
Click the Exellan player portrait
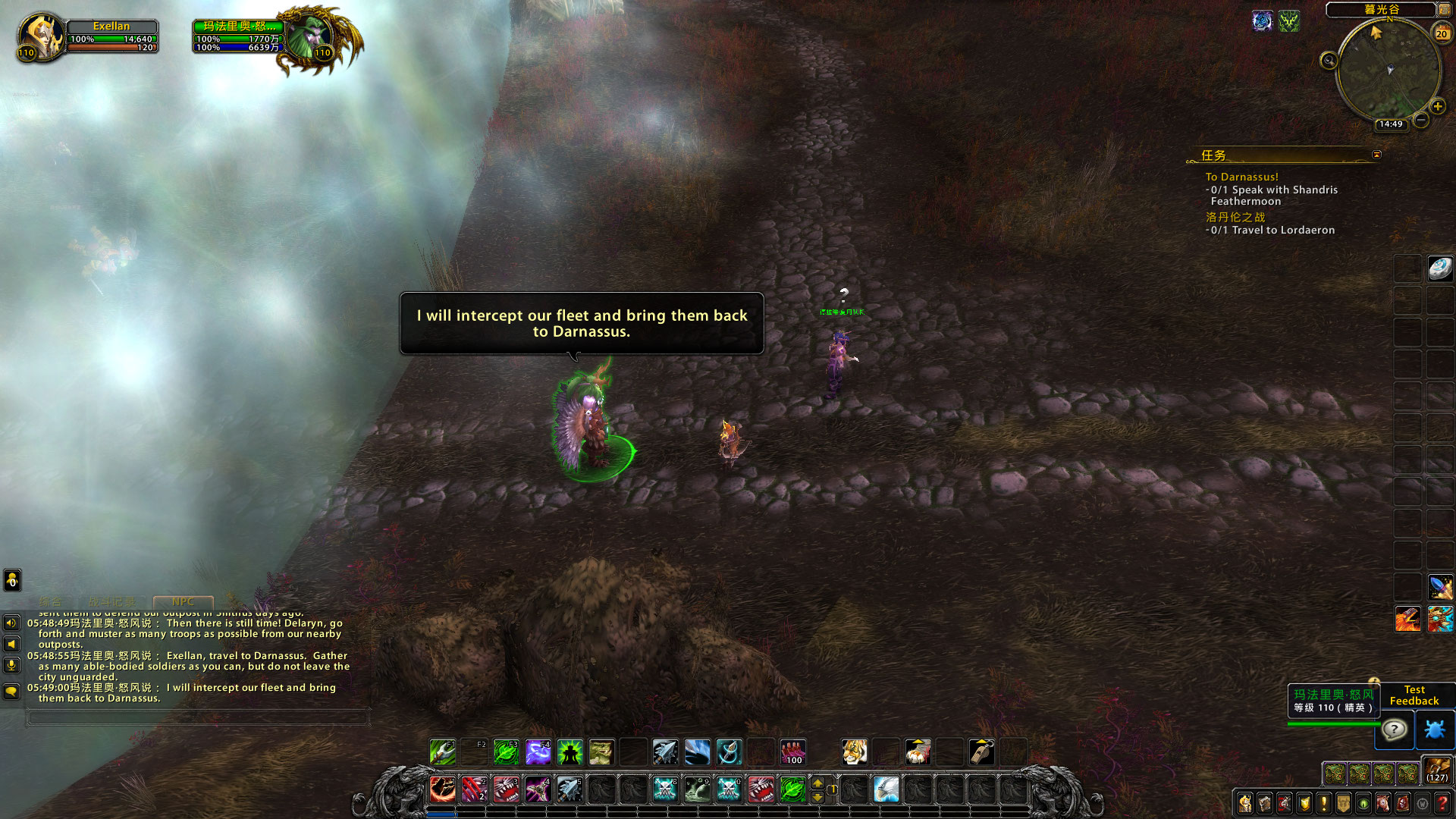point(40,36)
